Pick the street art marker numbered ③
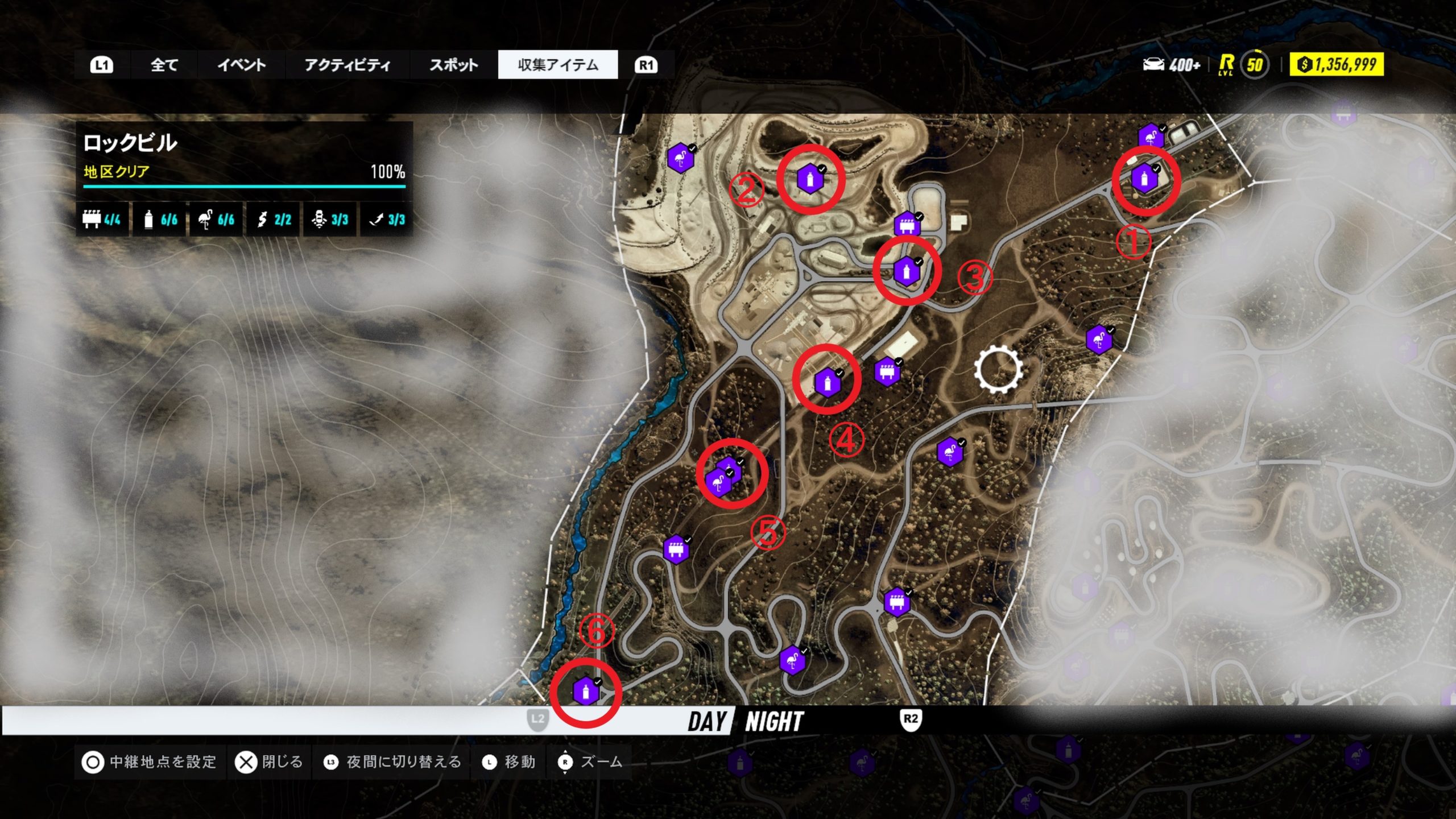The image size is (1456, 819). [906, 272]
